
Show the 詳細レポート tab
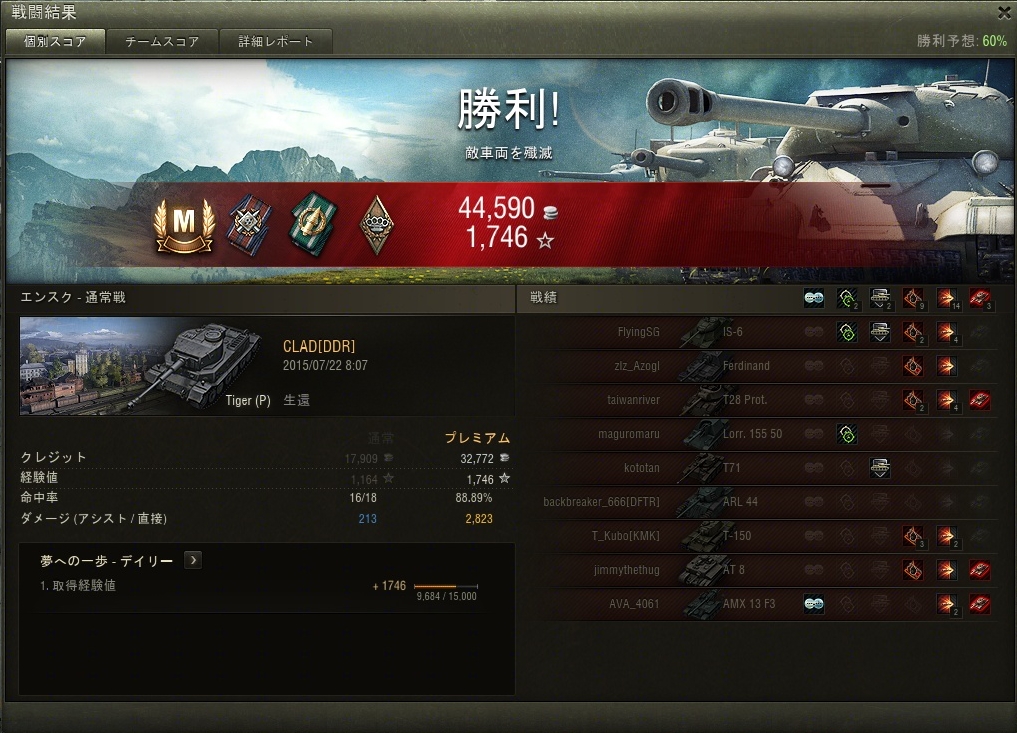(276, 42)
